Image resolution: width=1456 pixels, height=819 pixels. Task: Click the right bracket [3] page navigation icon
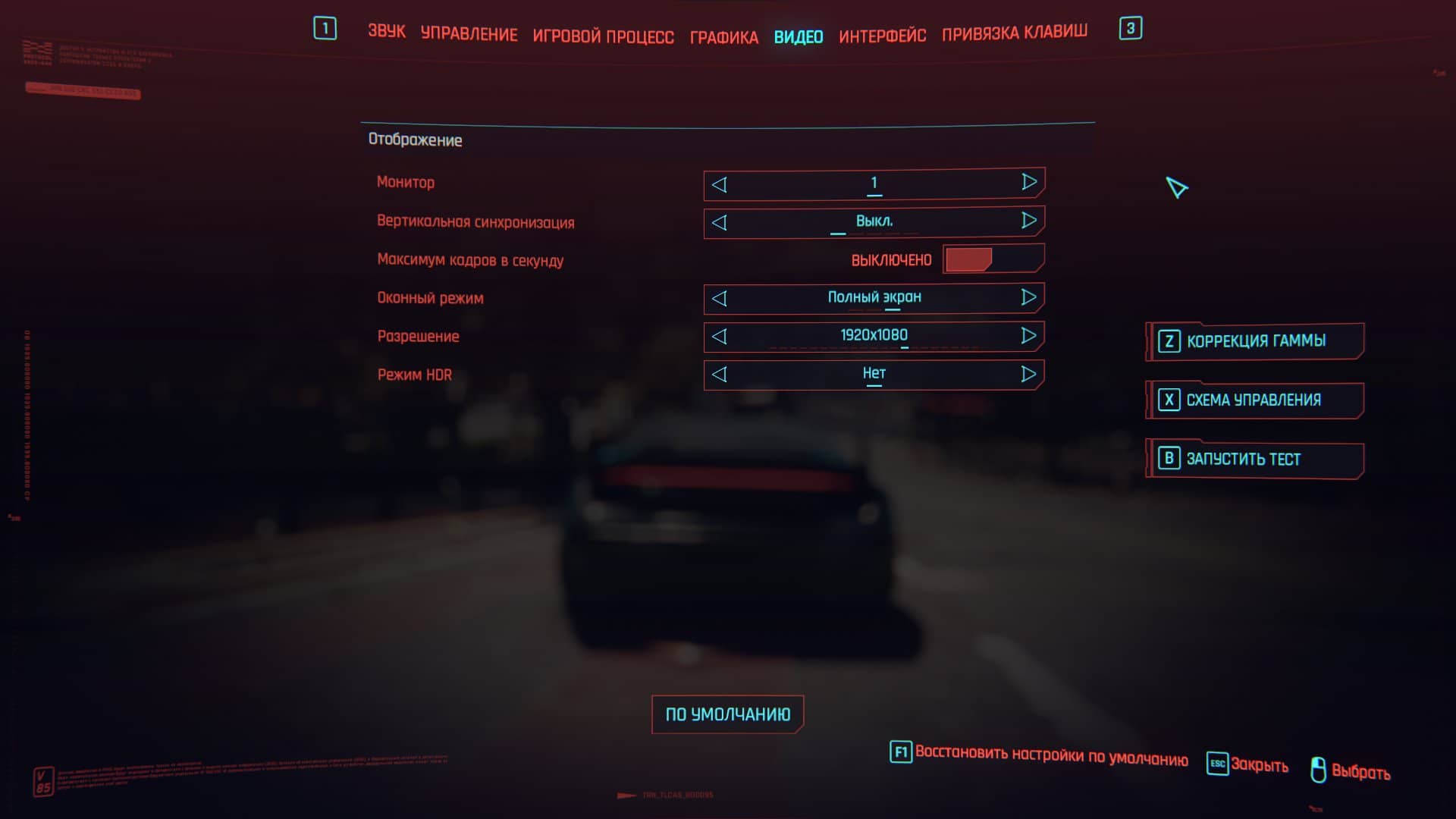[x=1131, y=27]
